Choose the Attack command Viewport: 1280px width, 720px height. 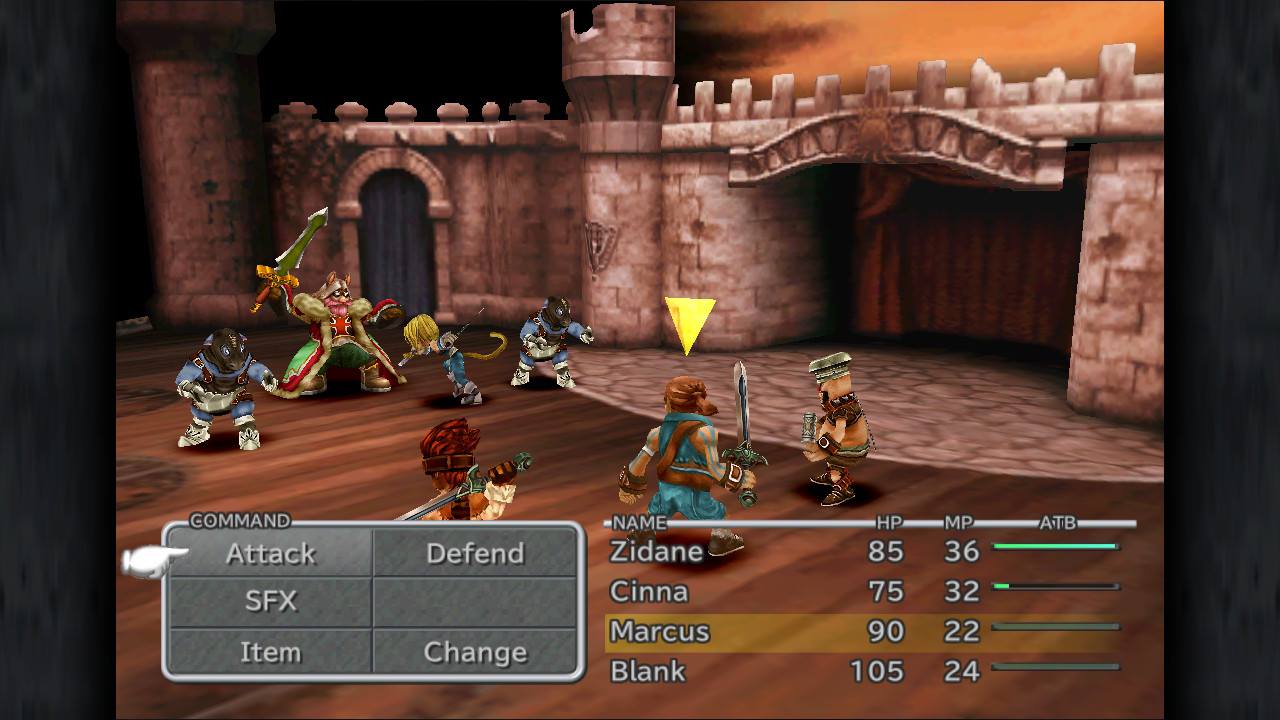click(x=271, y=553)
